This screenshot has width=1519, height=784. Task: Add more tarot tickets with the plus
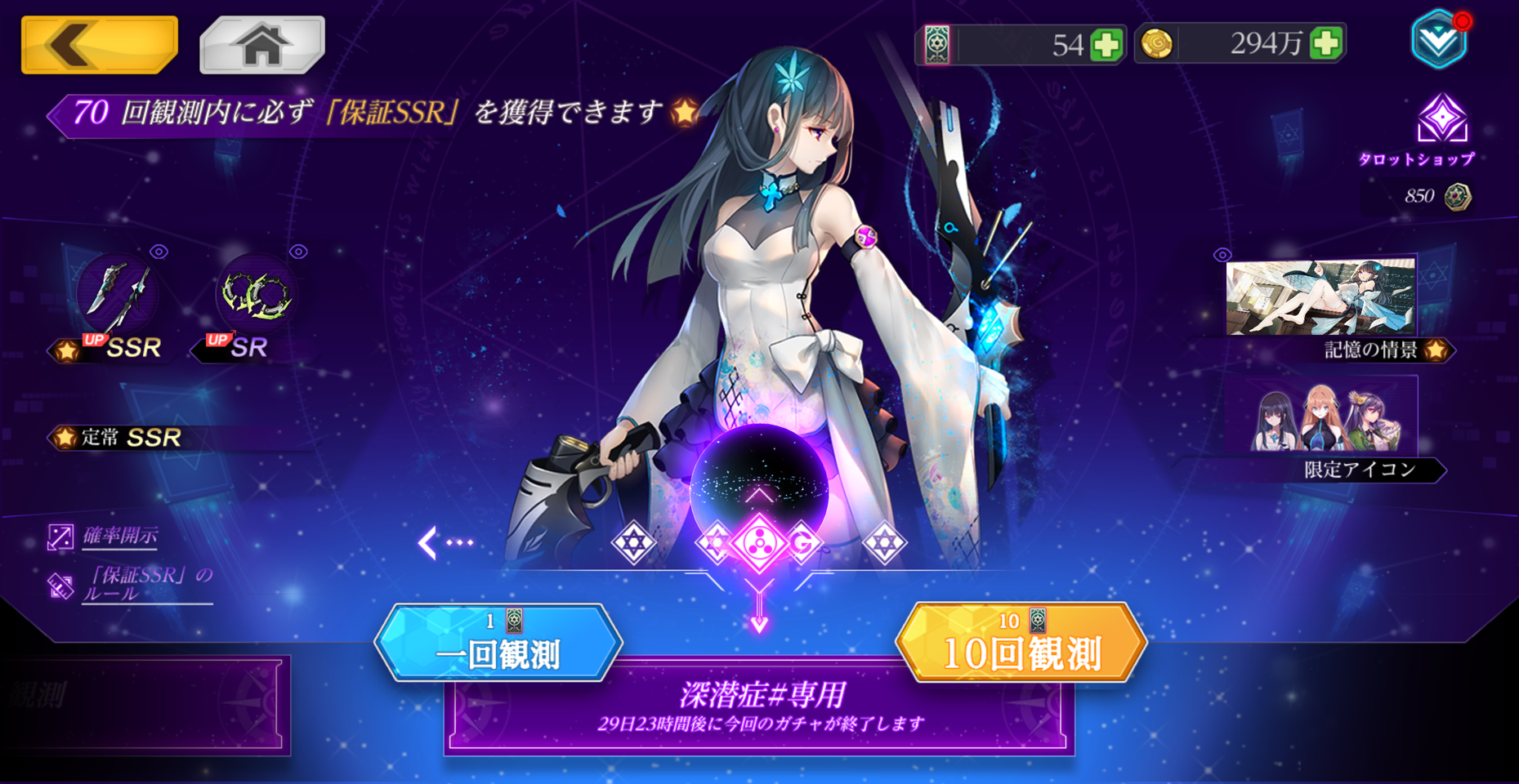[1106, 44]
